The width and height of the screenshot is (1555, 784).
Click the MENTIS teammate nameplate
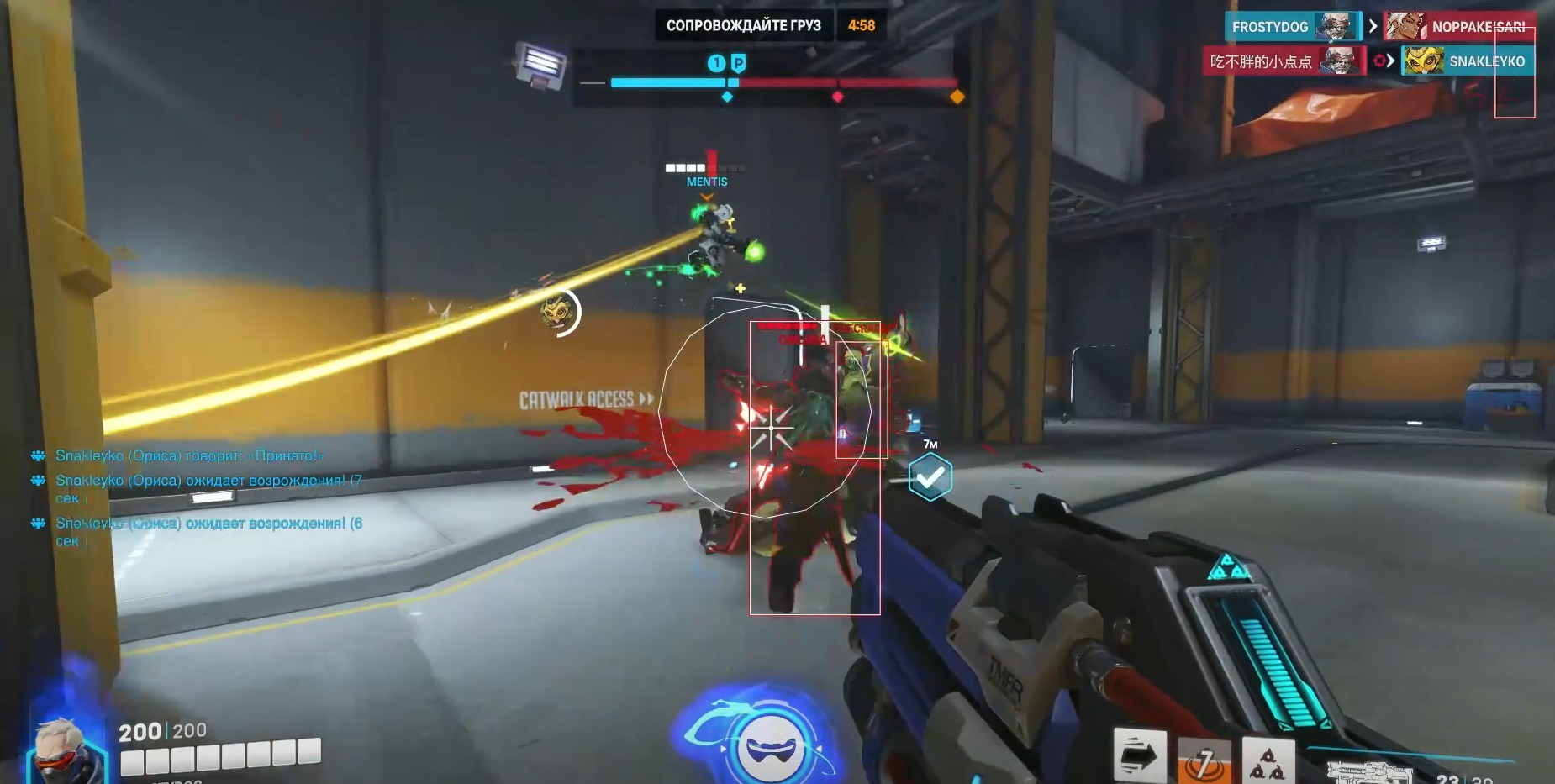coord(706,182)
